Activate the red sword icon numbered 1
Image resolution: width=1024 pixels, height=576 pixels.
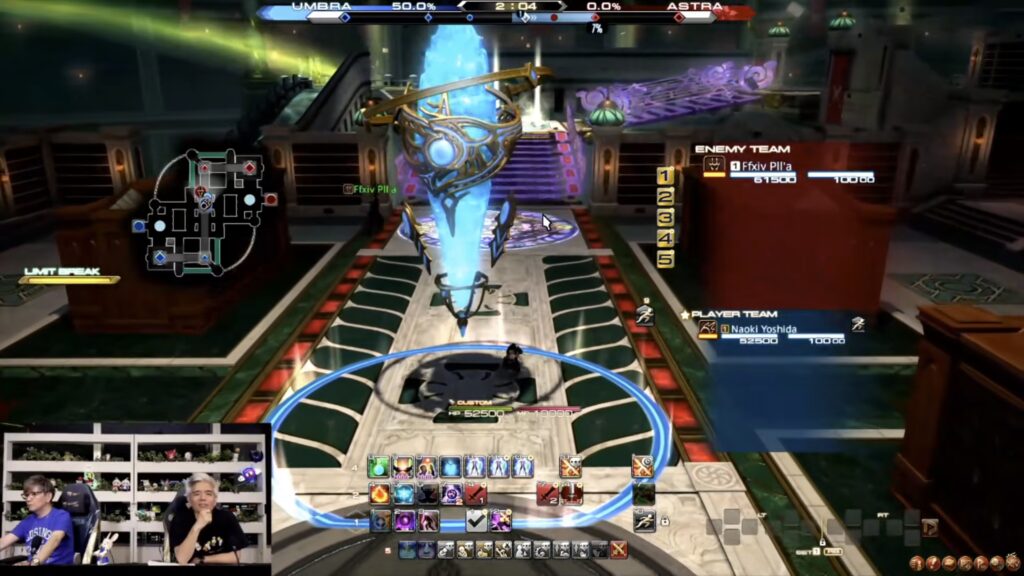tap(476, 494)
